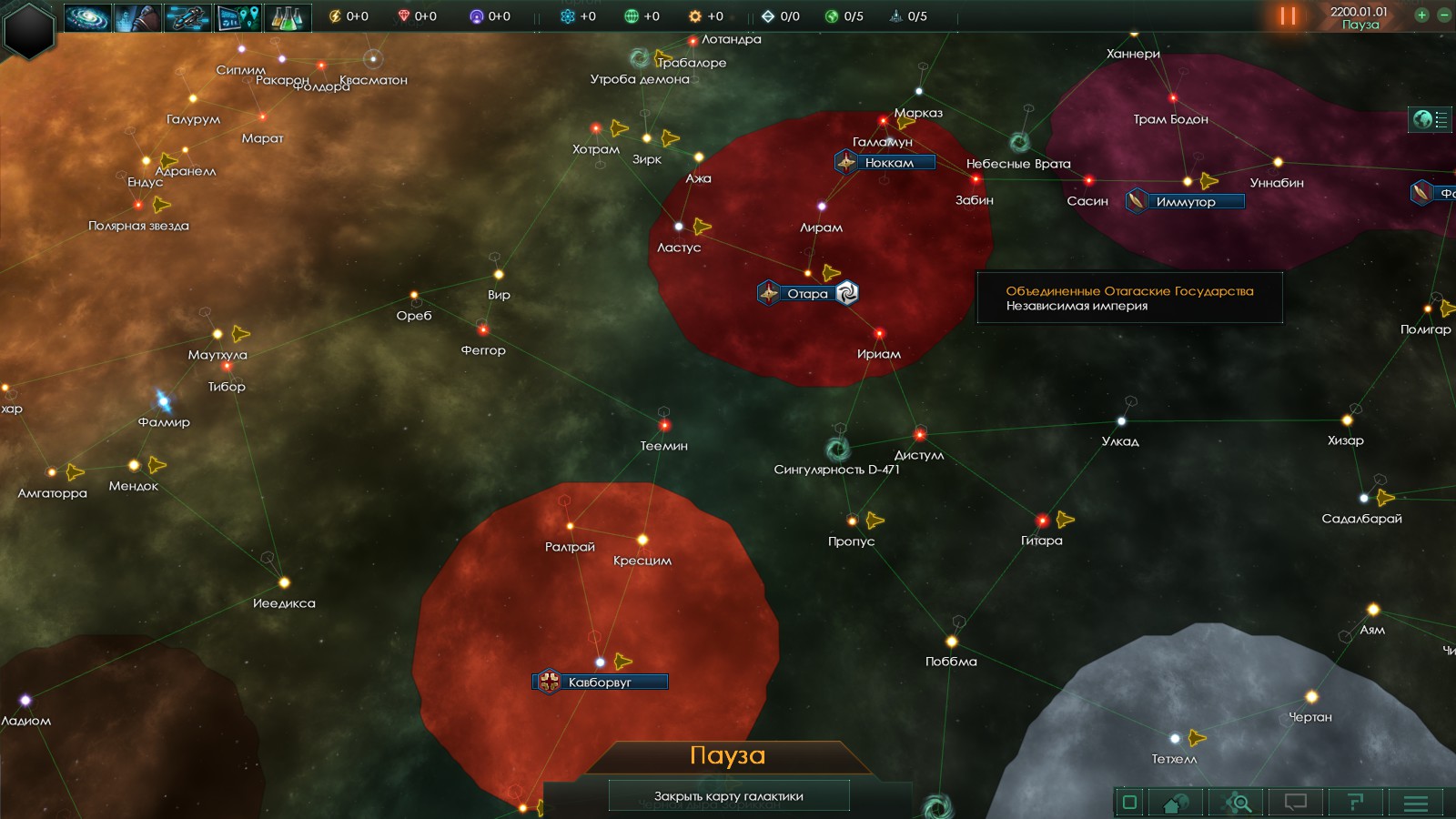Screen dimensions: 1456x819
Task: Increase game speed with the plus button
Action: pyautogui.click(x=1421, y=15)
